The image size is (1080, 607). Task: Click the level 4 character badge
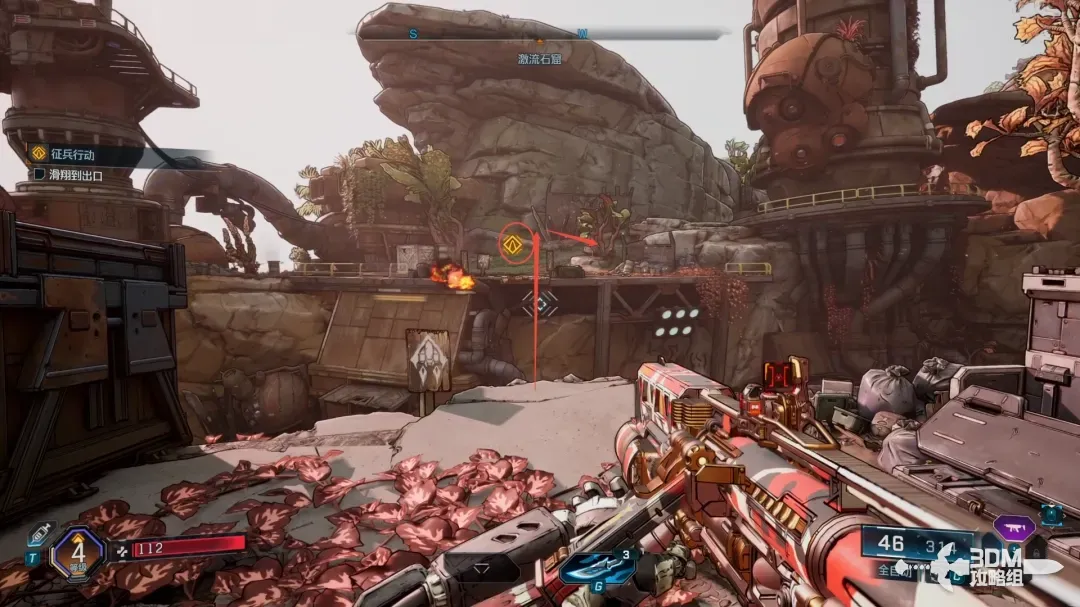tap(77, 553)
